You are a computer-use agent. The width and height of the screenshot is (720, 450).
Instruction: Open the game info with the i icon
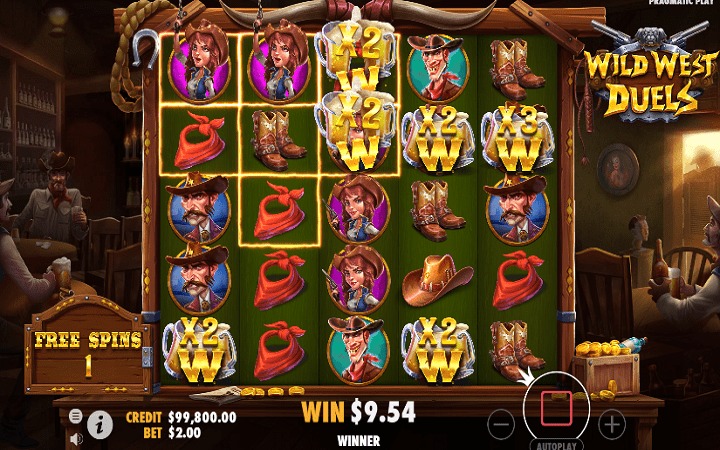pyautogui.click(x=100, y=425)
